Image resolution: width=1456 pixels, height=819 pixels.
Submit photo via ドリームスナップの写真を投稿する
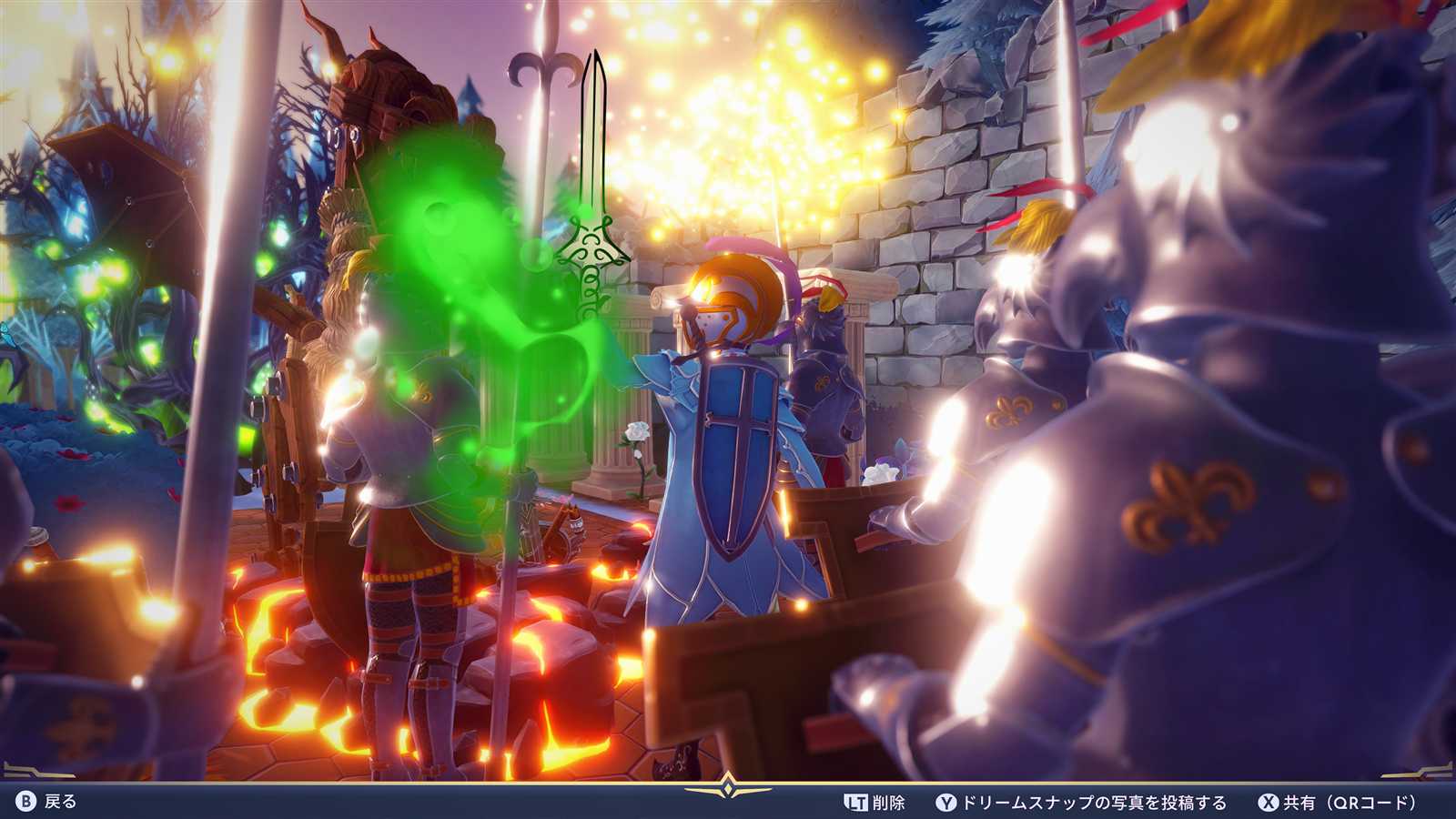click(x=1082, y=803)
